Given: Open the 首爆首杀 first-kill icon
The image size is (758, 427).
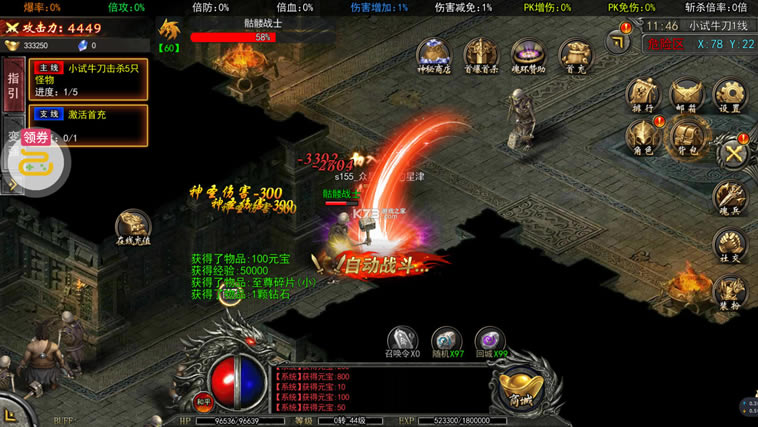Looking at the screenshot, I should [481, 54].
